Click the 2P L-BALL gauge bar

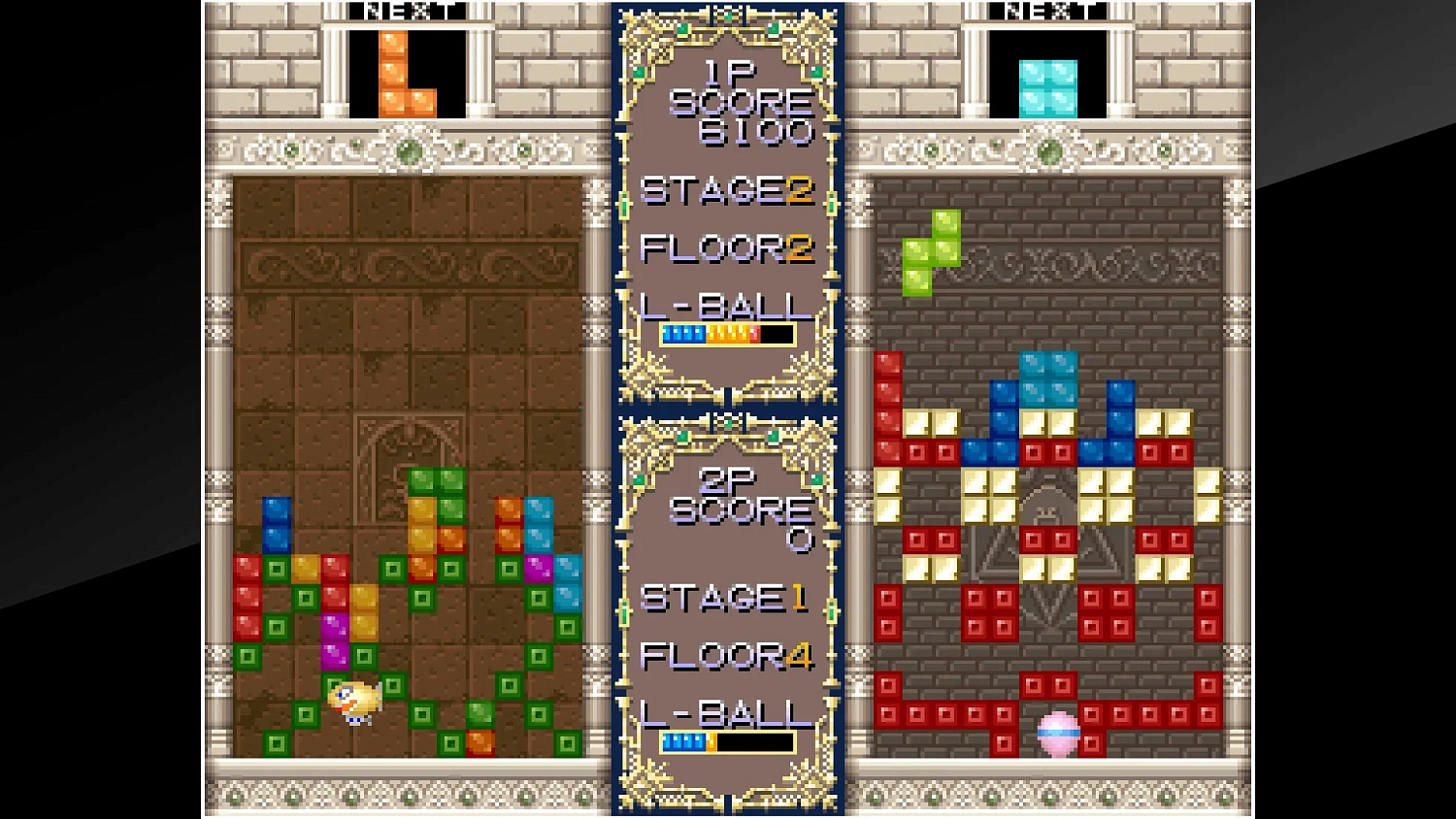(x=726, y=741)
